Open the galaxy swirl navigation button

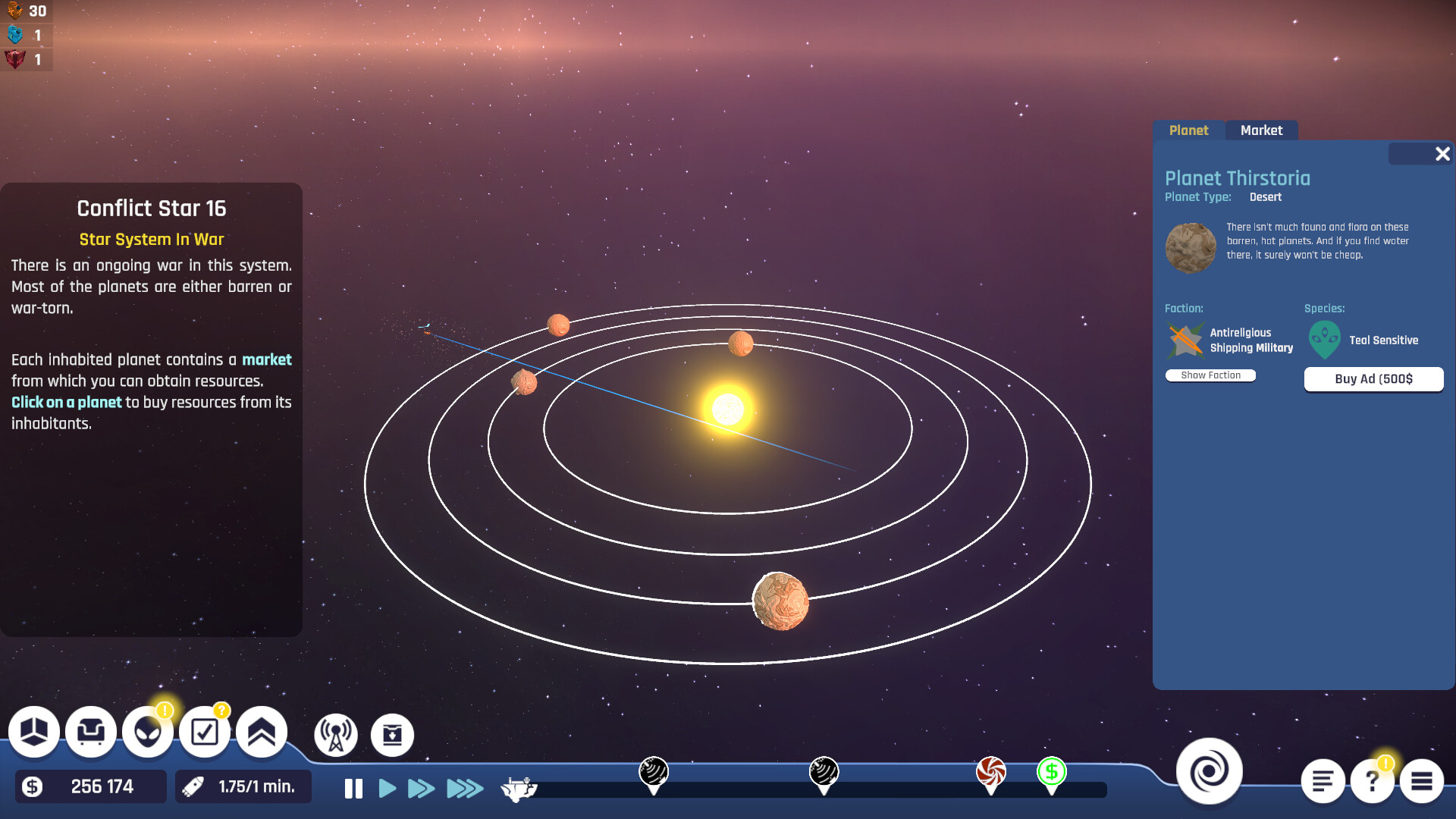click(1211, 770)
